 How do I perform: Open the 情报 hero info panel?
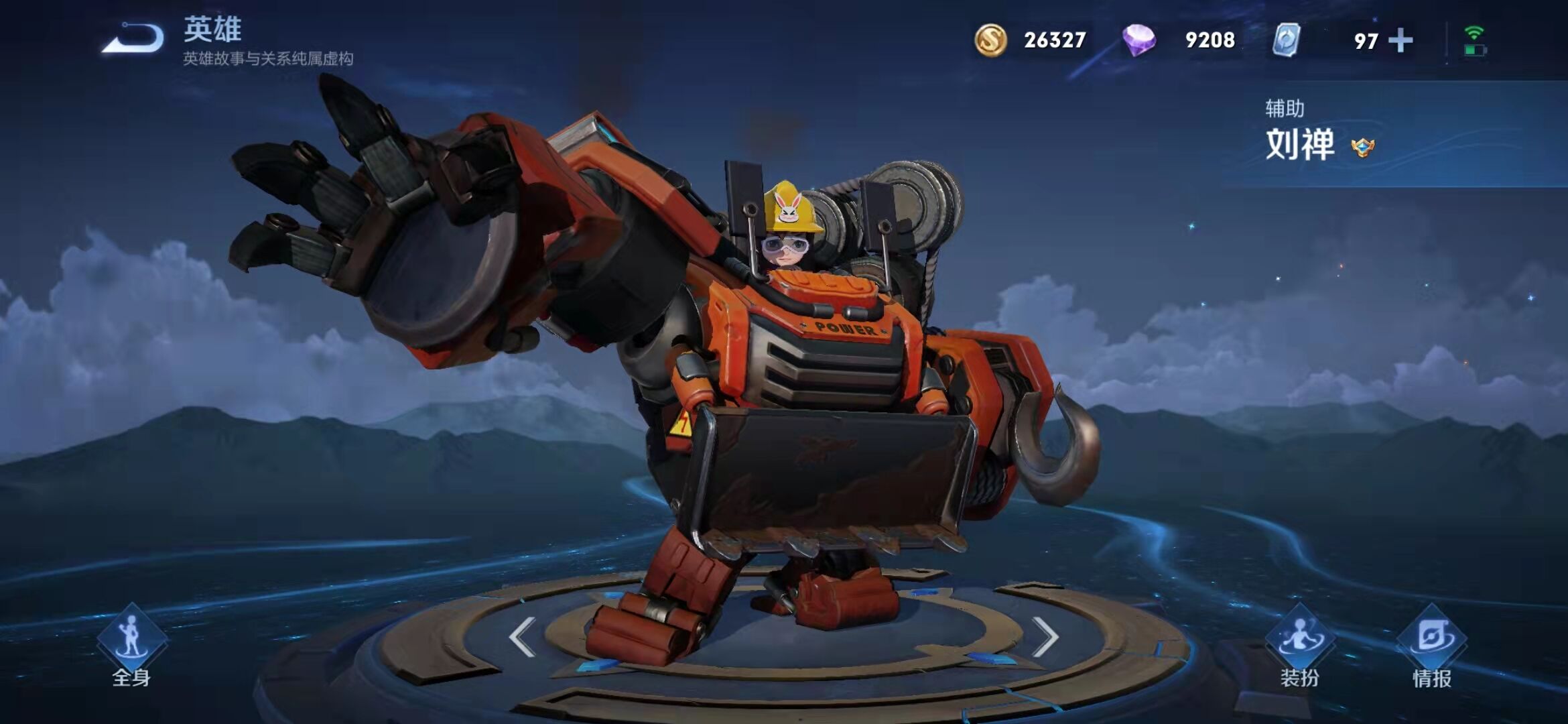1432,645
